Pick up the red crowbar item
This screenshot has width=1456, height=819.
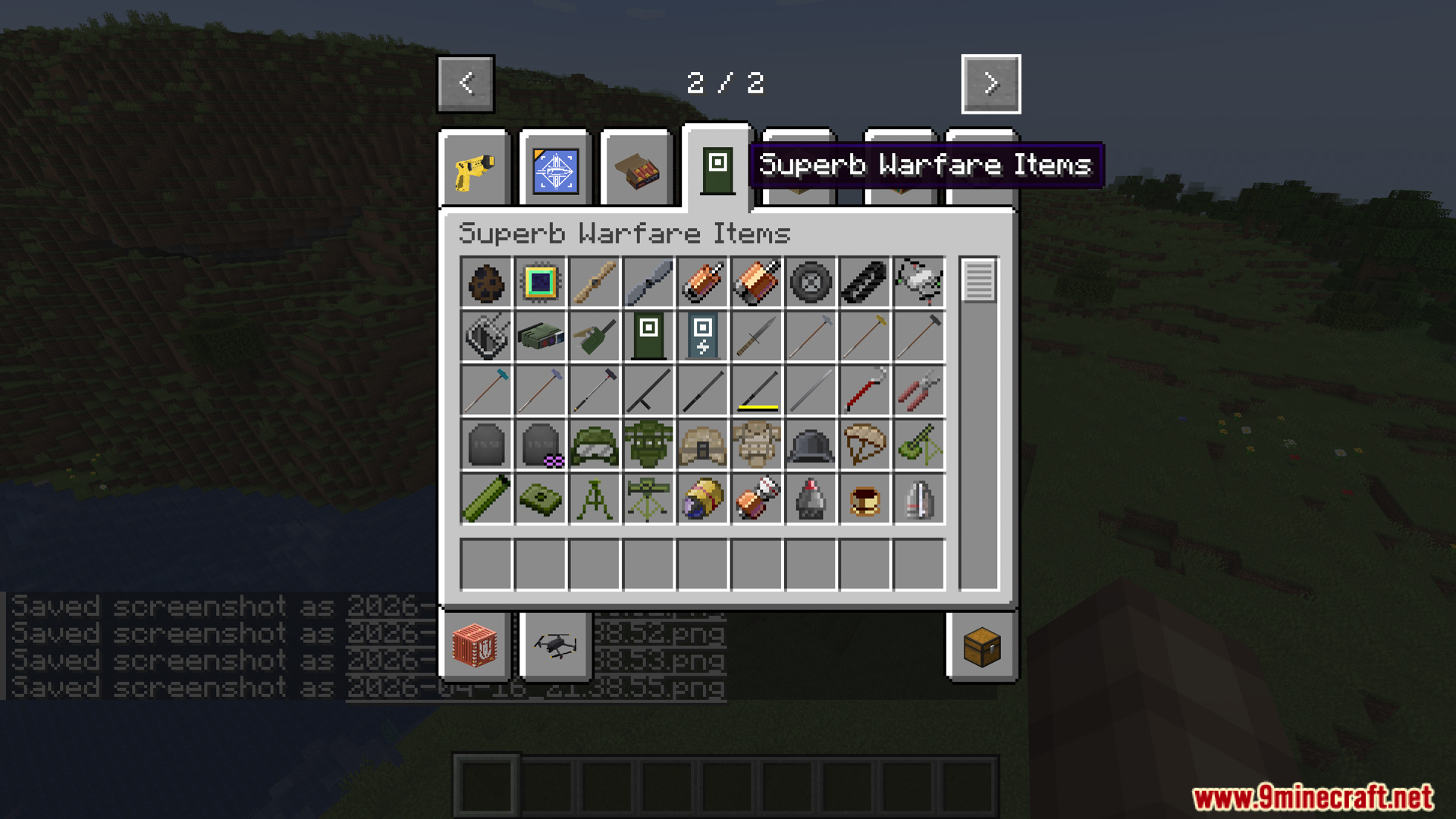(864, 391)
